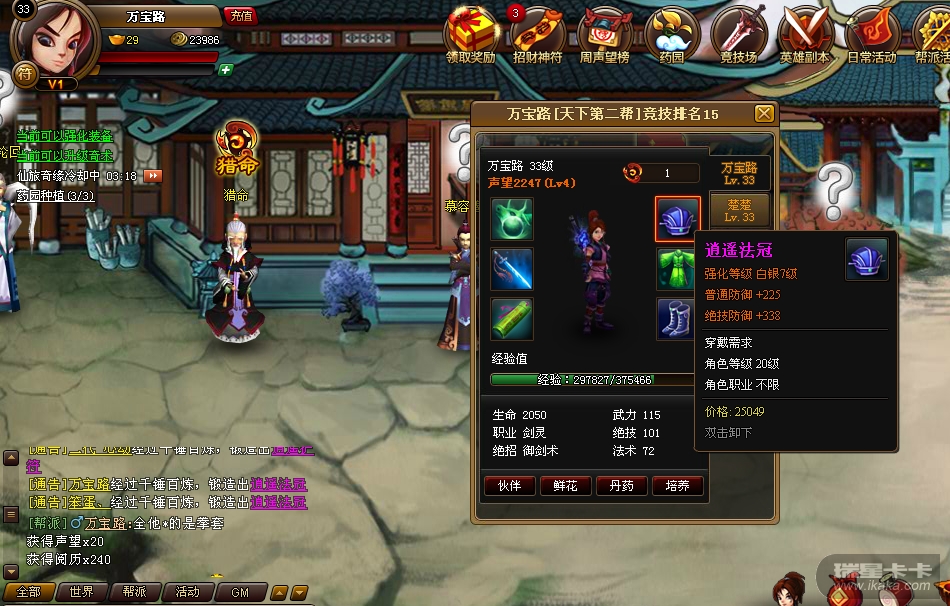
Task: Open the 伙伴 partner menu
Action: [x=509, y=486]
